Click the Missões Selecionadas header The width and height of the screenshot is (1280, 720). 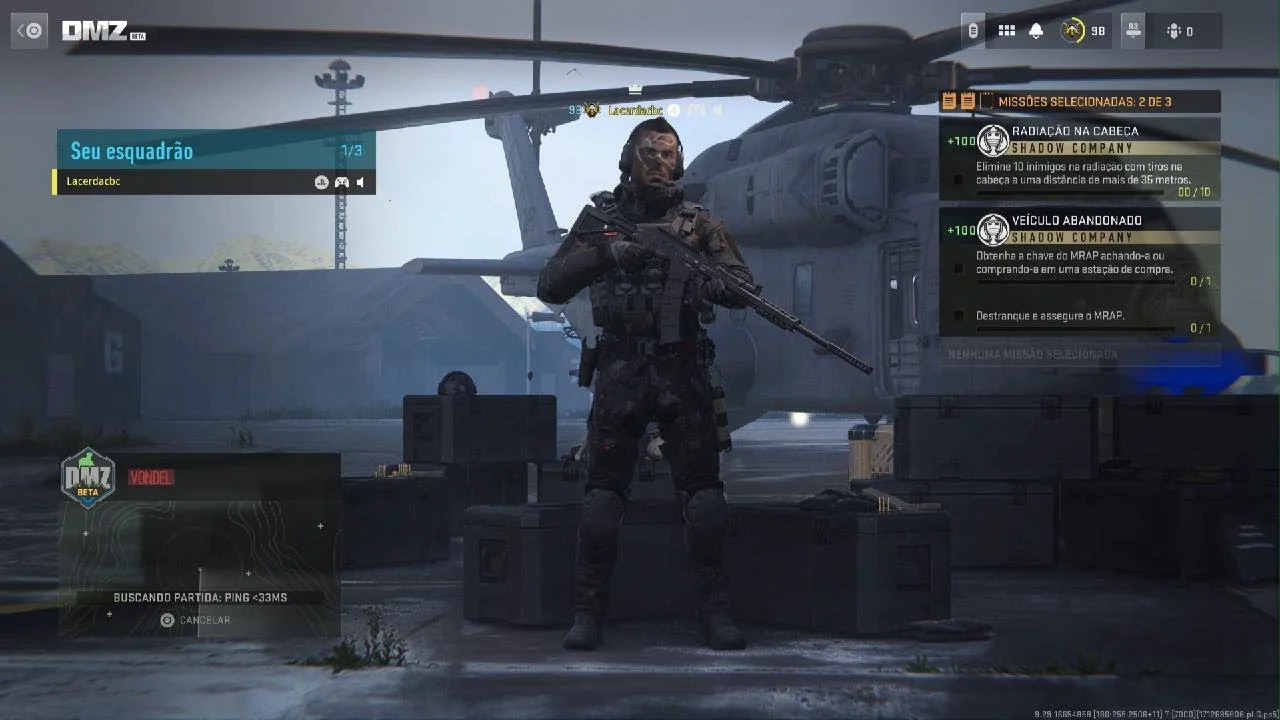click(x=1079, y=101)
